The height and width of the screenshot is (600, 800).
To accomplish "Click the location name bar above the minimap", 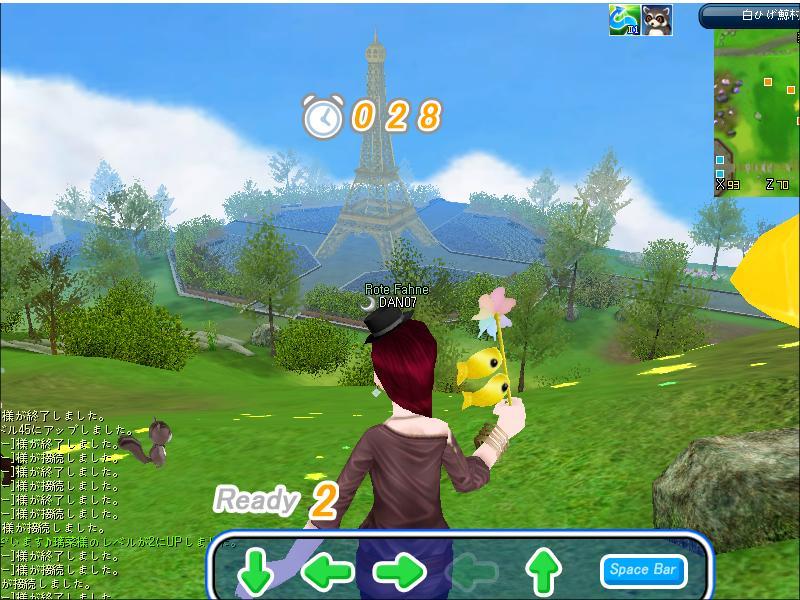I will 750,15.
